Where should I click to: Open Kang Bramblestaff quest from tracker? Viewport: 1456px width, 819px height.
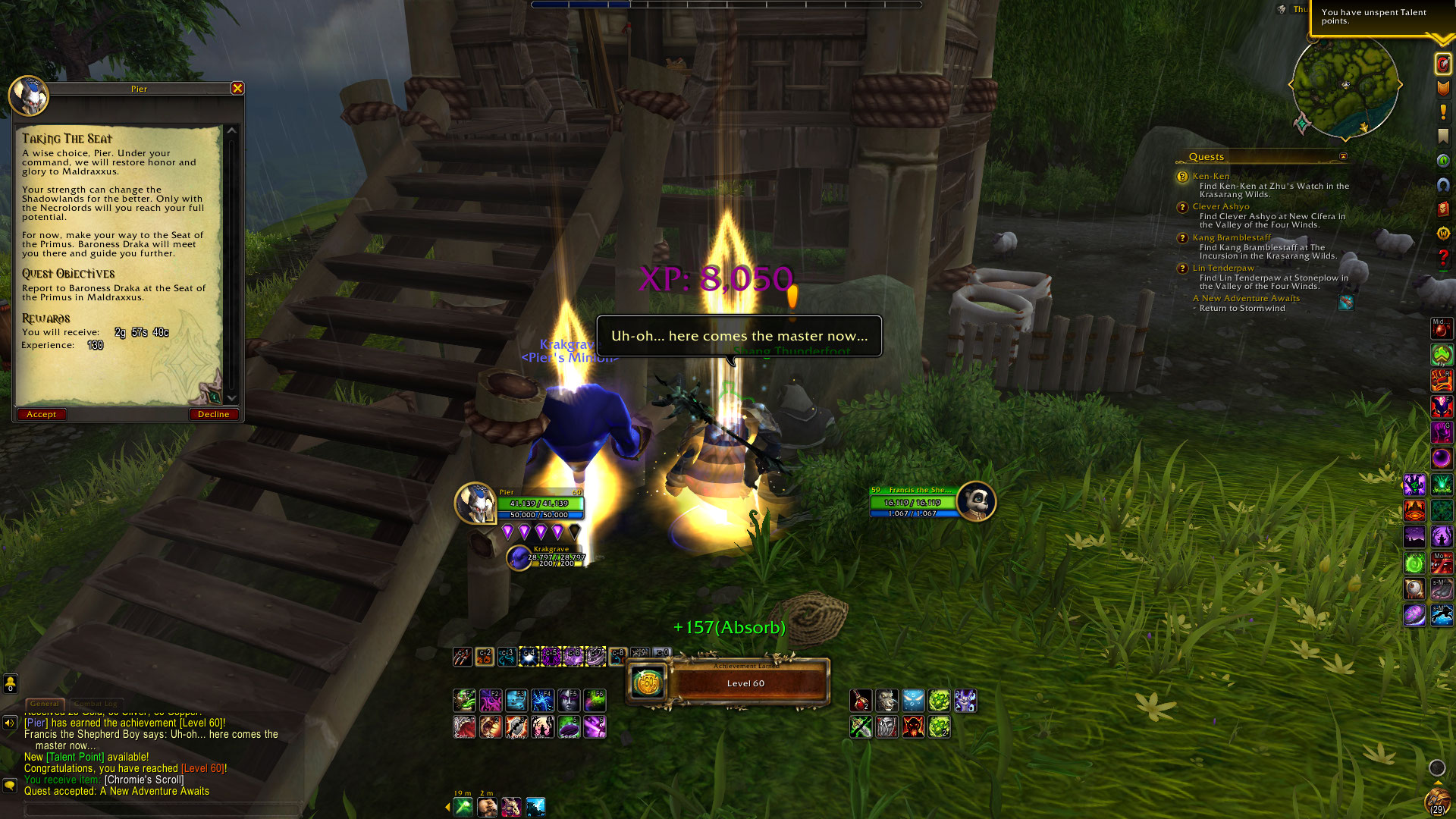pos(1231,237)
